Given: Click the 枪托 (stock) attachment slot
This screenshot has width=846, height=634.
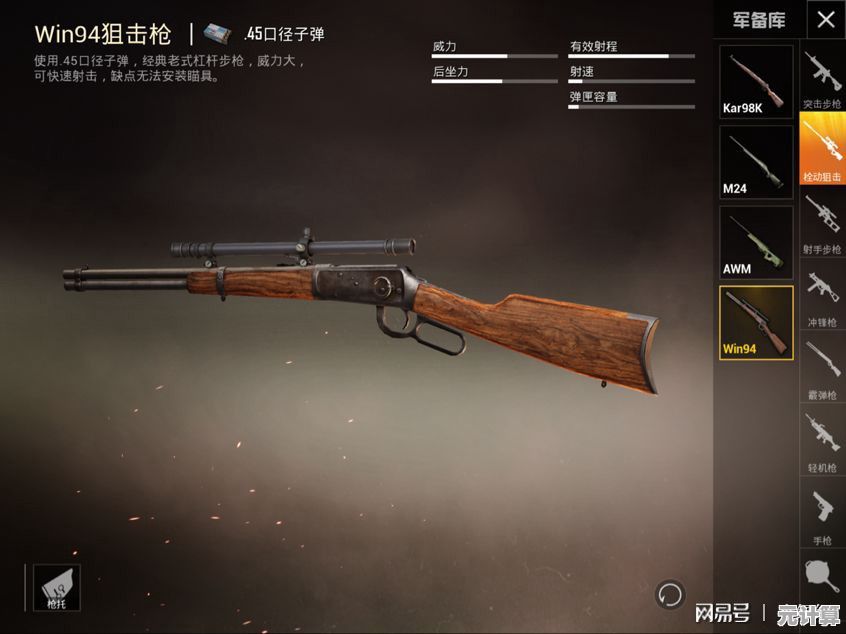Looking at the screenshot, I should (56, 587).
